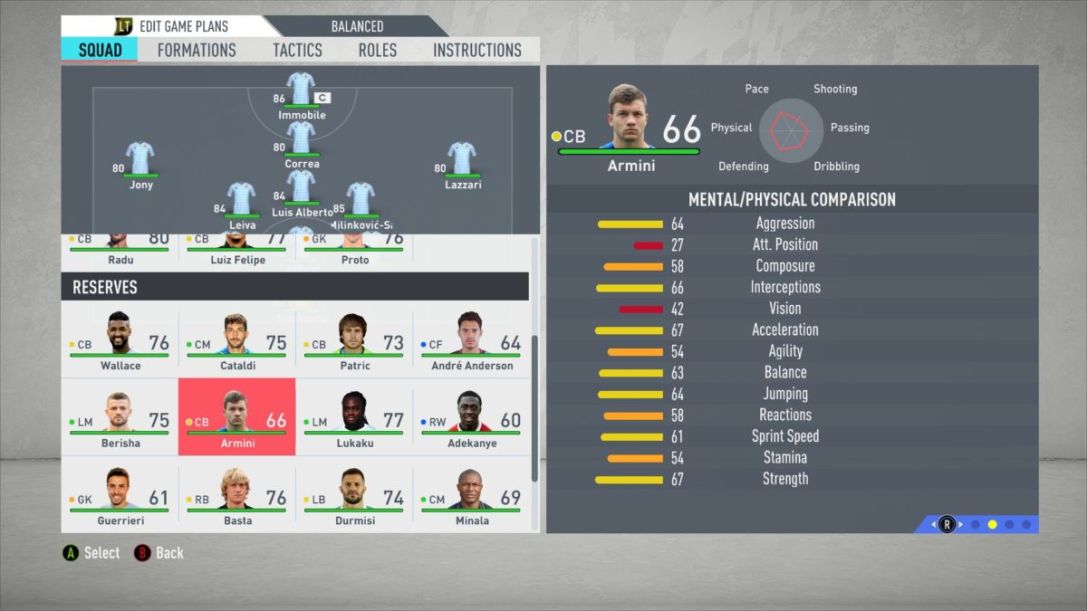Select the Squad tab
This screenshot has height=611, width=1087.
click(x=100, y=50)
